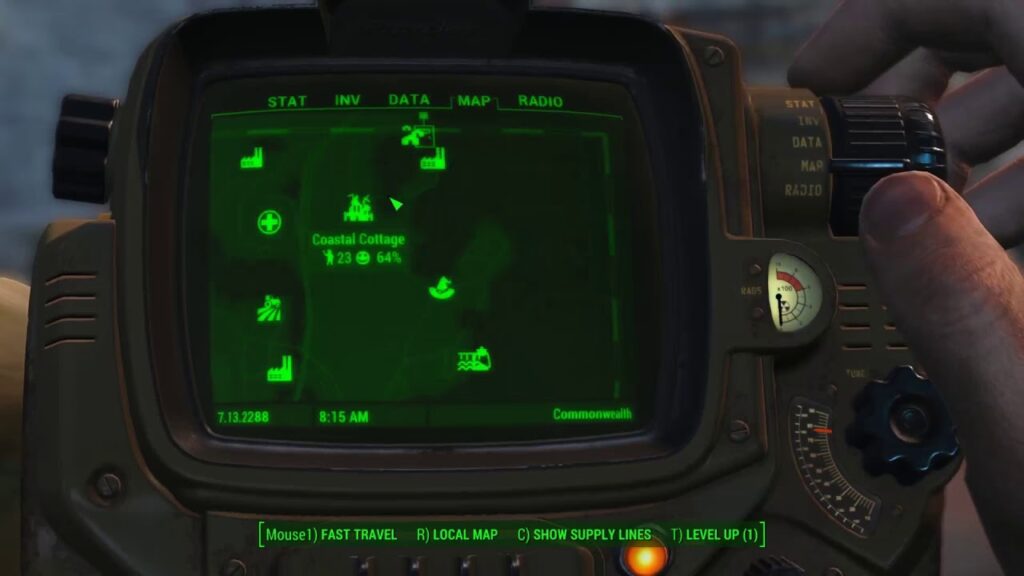Switch to the RADIO tab
The height and width of the screenshot is (576, 1024).
(540, 101)
